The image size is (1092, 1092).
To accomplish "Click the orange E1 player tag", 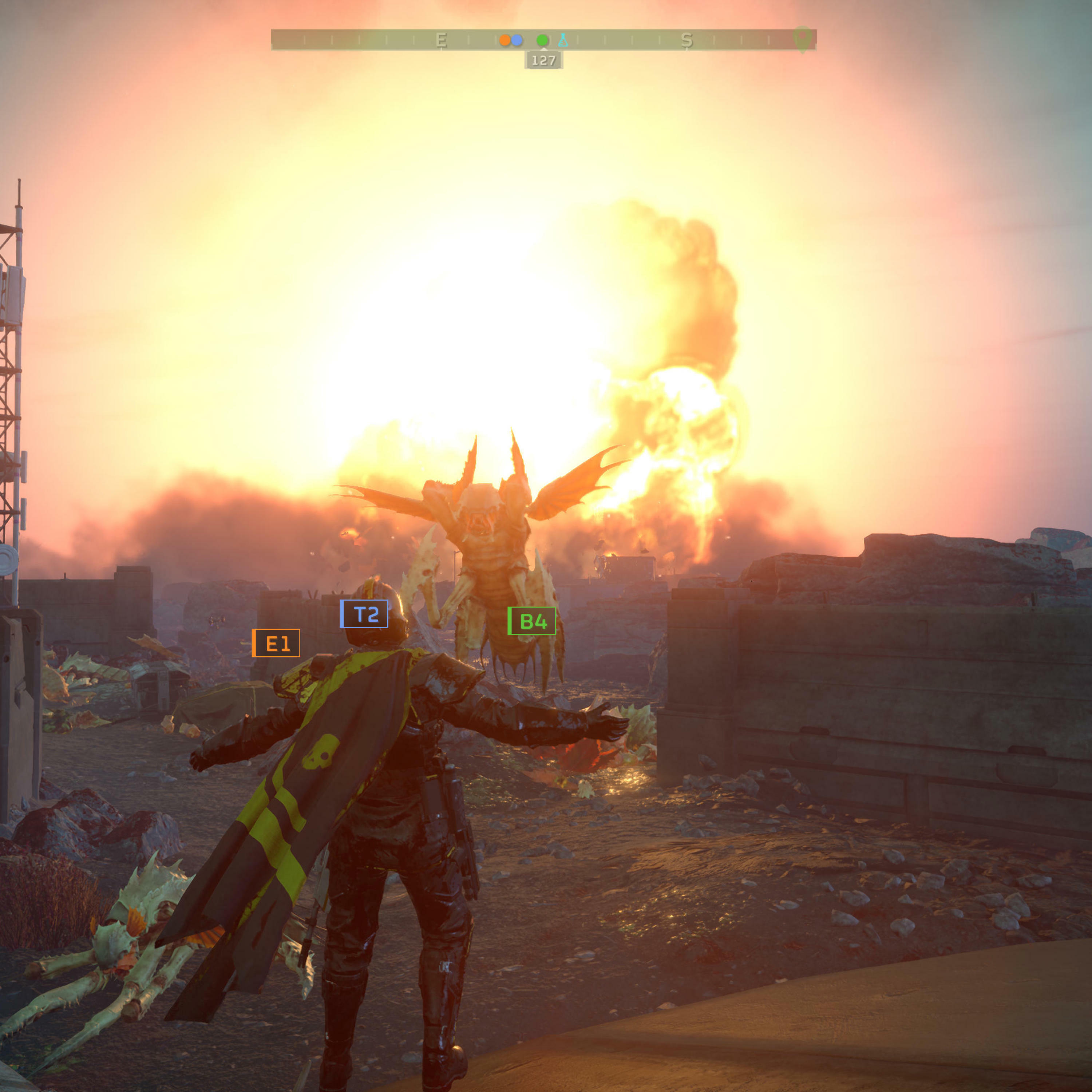I will point(276,643).
